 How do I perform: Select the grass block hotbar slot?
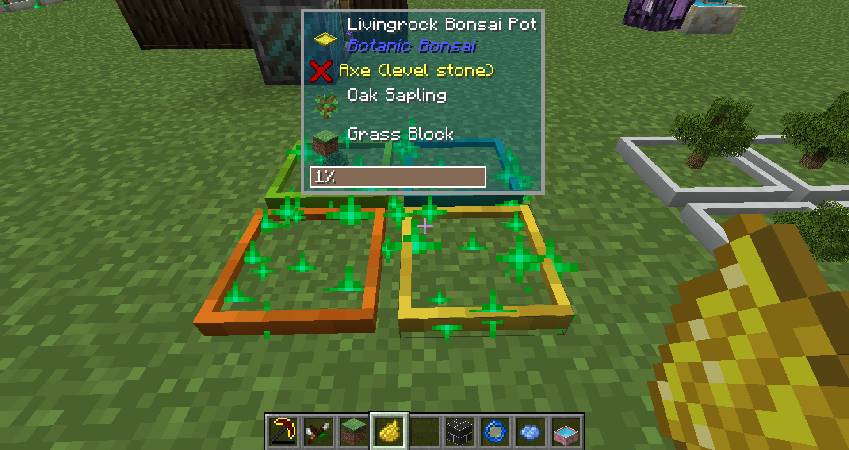[x=354, y=431]
